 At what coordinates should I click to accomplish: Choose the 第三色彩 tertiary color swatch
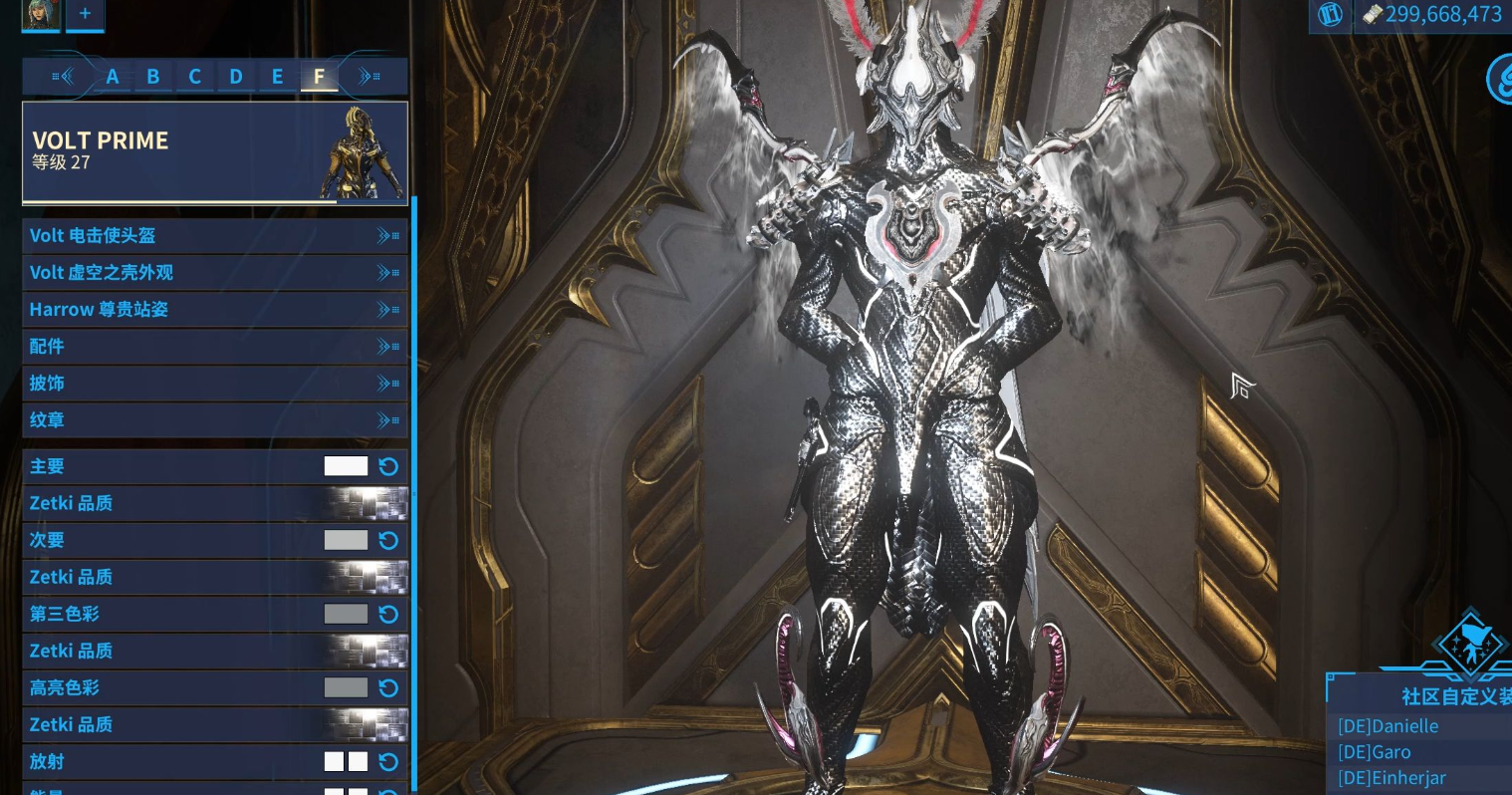(346, 614)
